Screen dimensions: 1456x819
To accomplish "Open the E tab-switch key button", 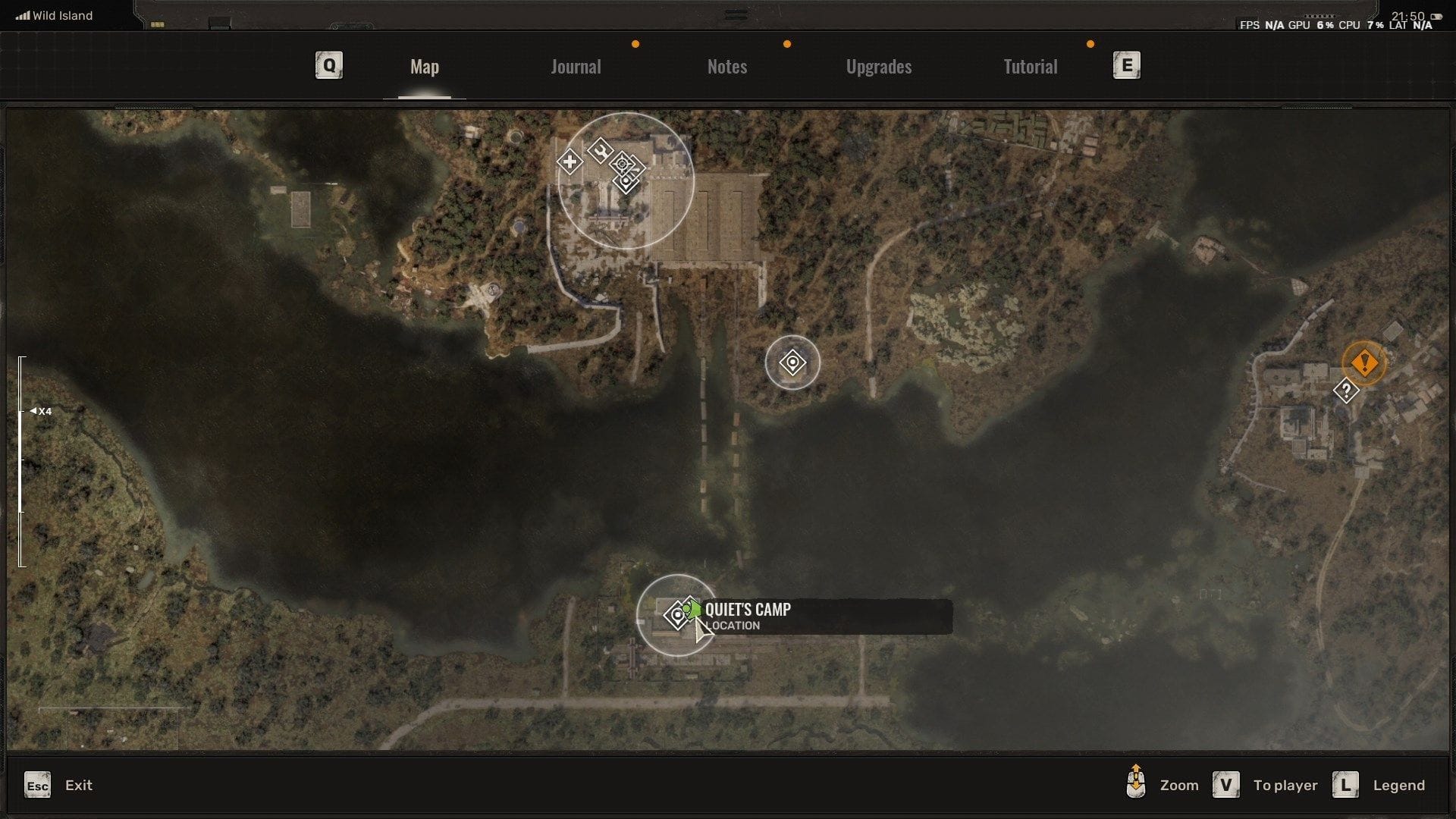I will [1128, 65].
